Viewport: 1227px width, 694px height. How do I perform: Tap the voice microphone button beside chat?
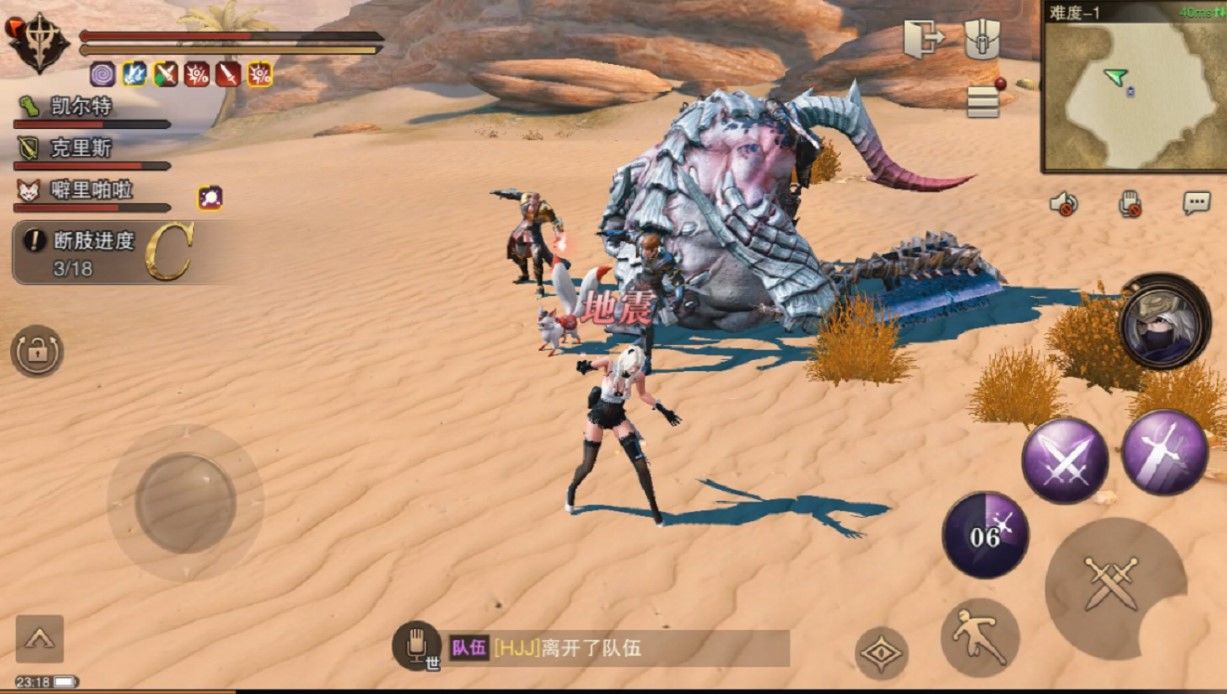[417, 646]
